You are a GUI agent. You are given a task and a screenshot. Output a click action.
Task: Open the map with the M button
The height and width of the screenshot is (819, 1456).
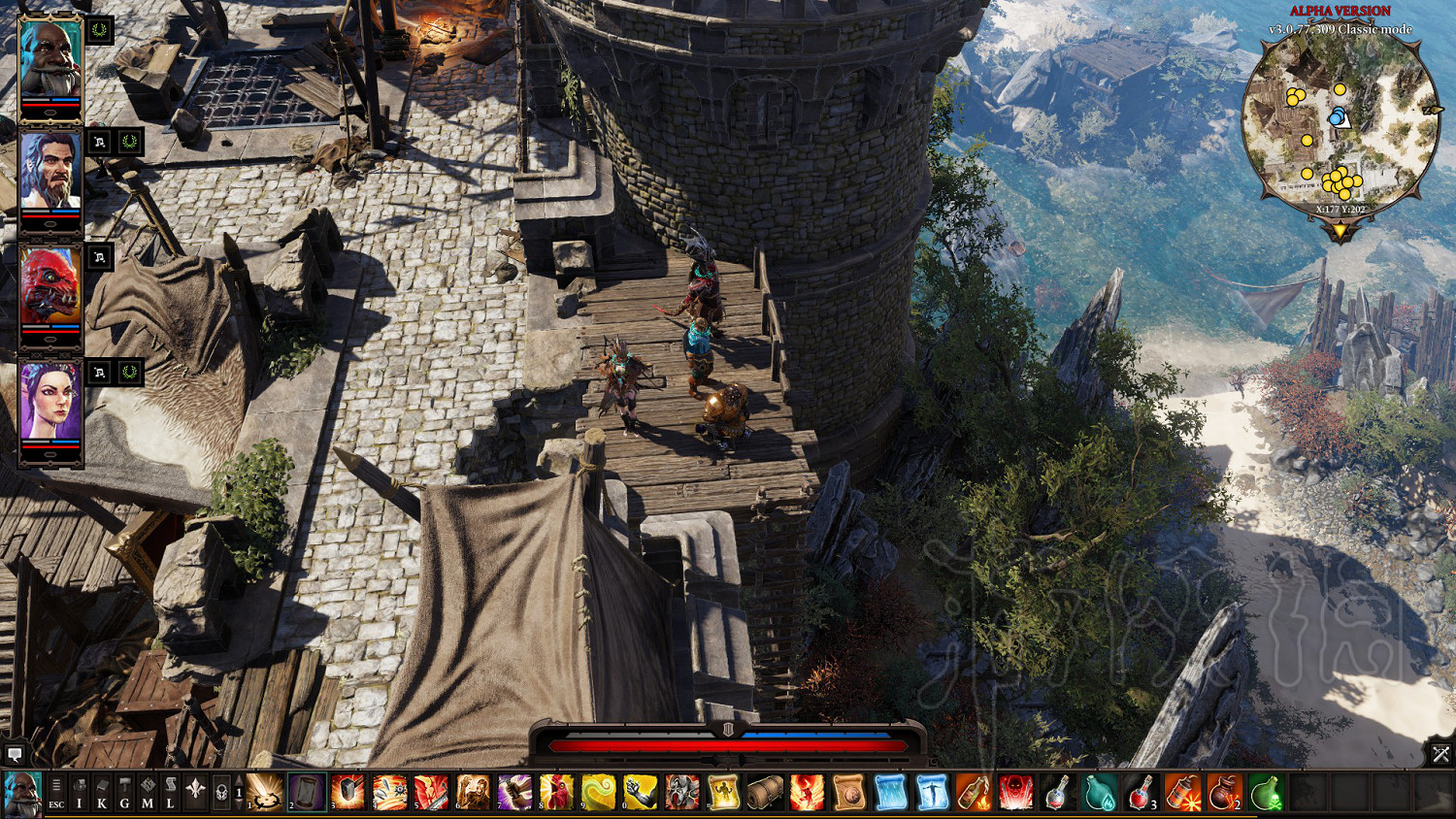[x=148, y=792]
